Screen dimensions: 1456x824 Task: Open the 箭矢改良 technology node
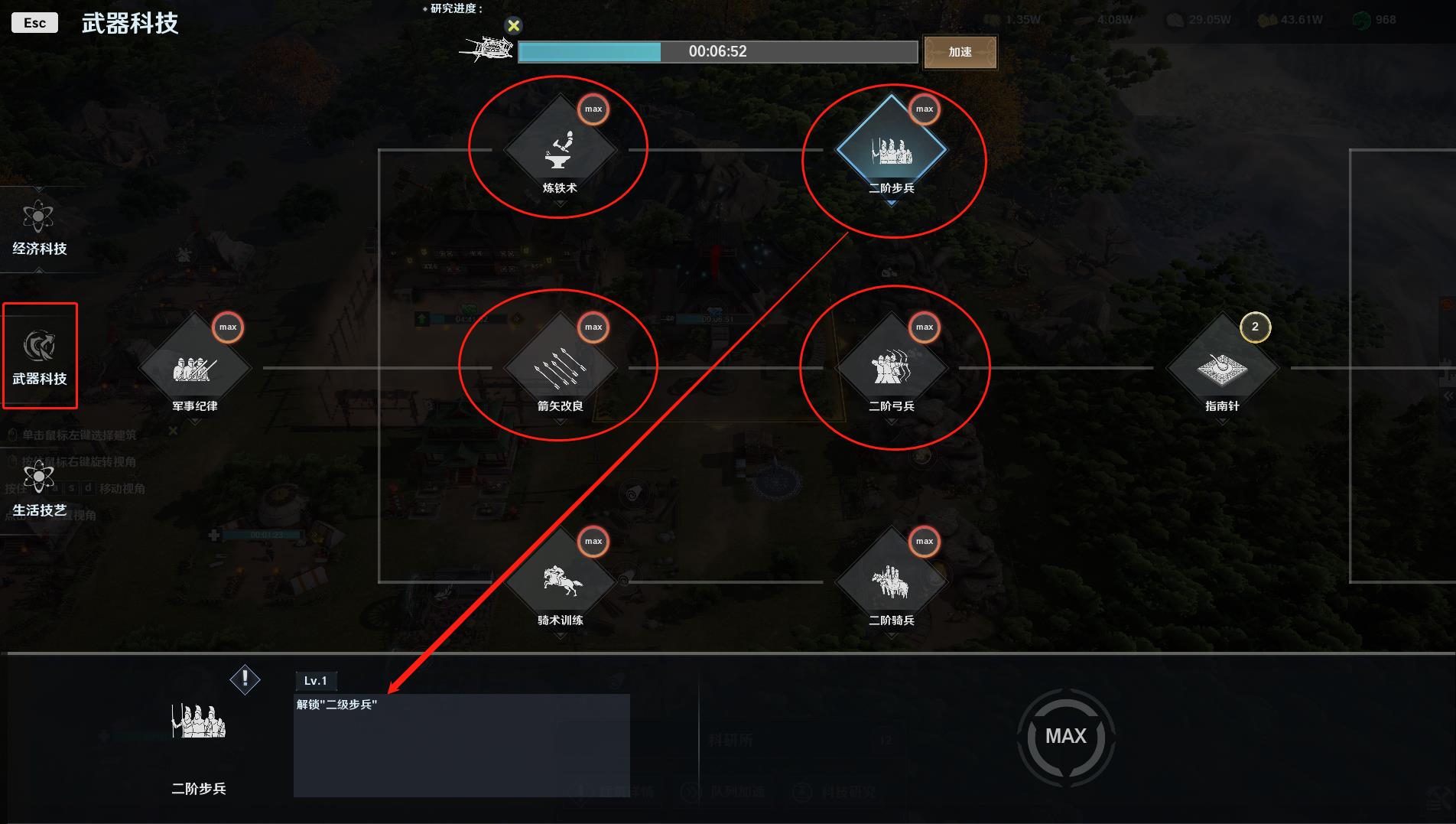(x=560, y=368)
